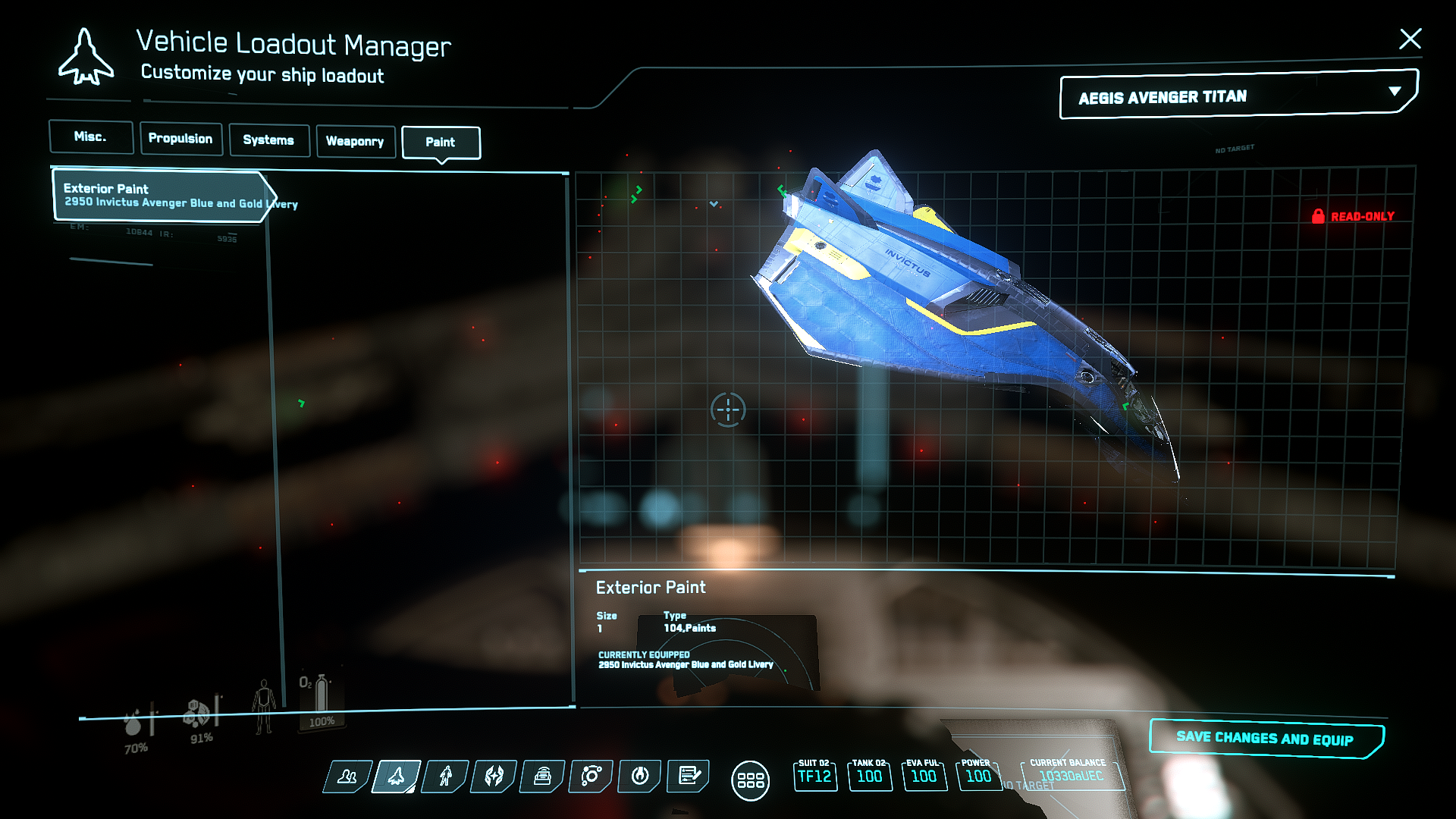The image size is (1456, 819).
Task: Open the Propulsion tab
Action: coord(180,139)
